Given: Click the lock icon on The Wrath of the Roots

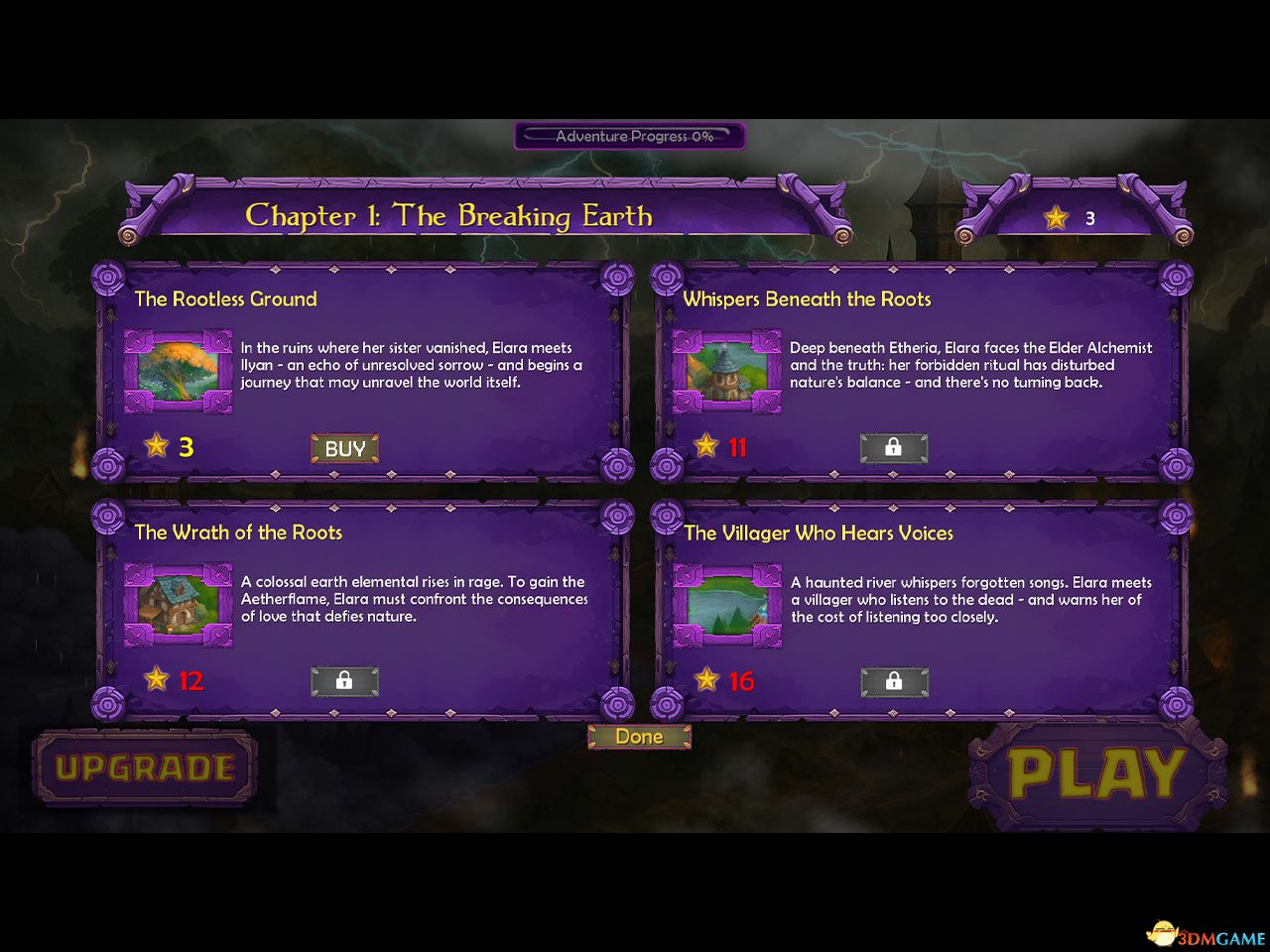Looking at the screenshot, I should pyautogui.click(x=343, y=682).
